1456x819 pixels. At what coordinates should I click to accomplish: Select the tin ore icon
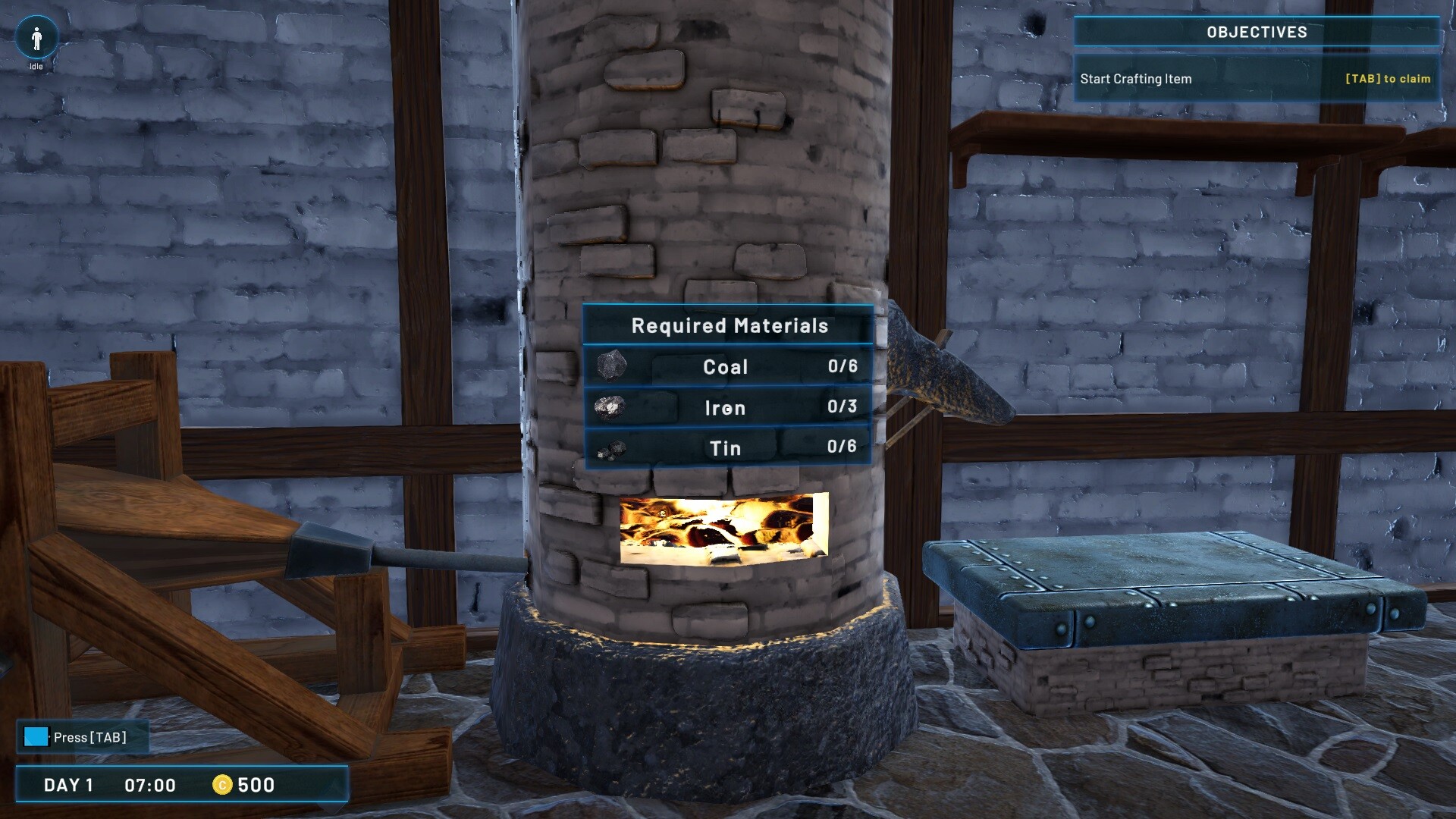pos(613,448)
